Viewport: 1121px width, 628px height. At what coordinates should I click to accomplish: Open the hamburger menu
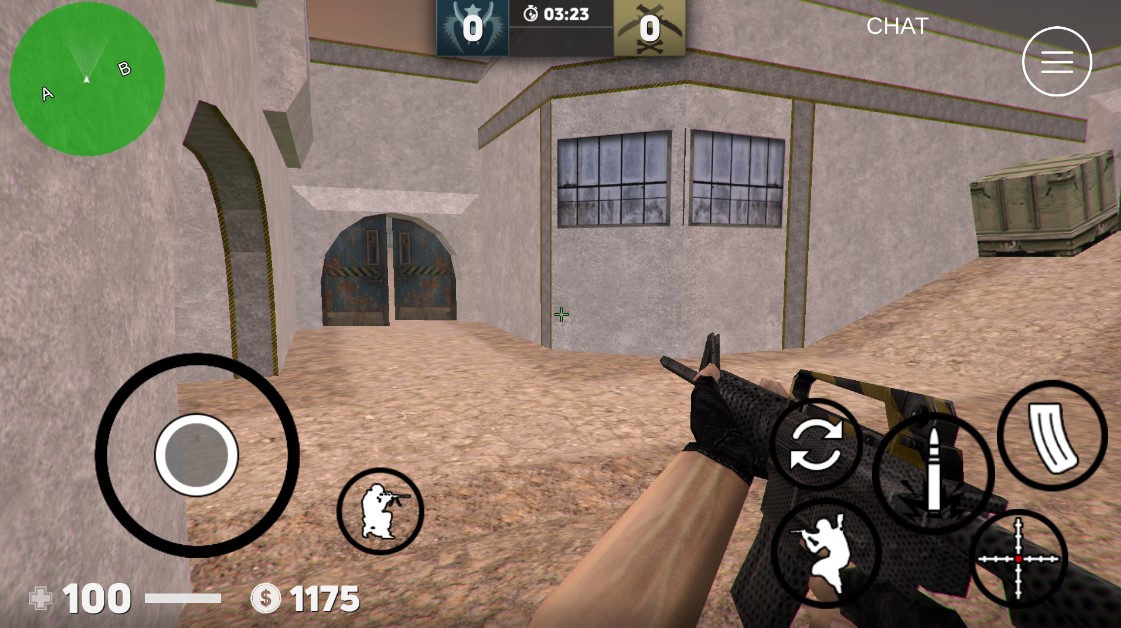[x=1056, y=62]
